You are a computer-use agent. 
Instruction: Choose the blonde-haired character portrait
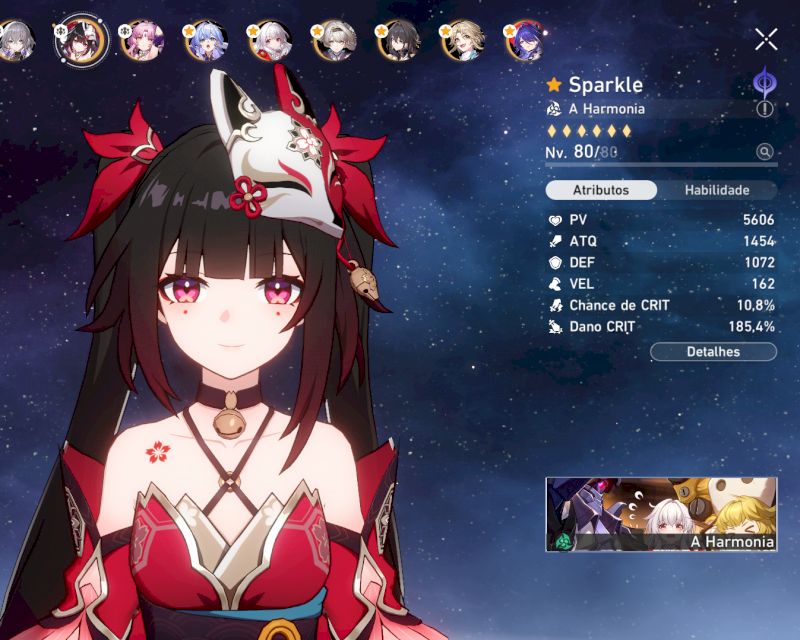tap(464, 40)
